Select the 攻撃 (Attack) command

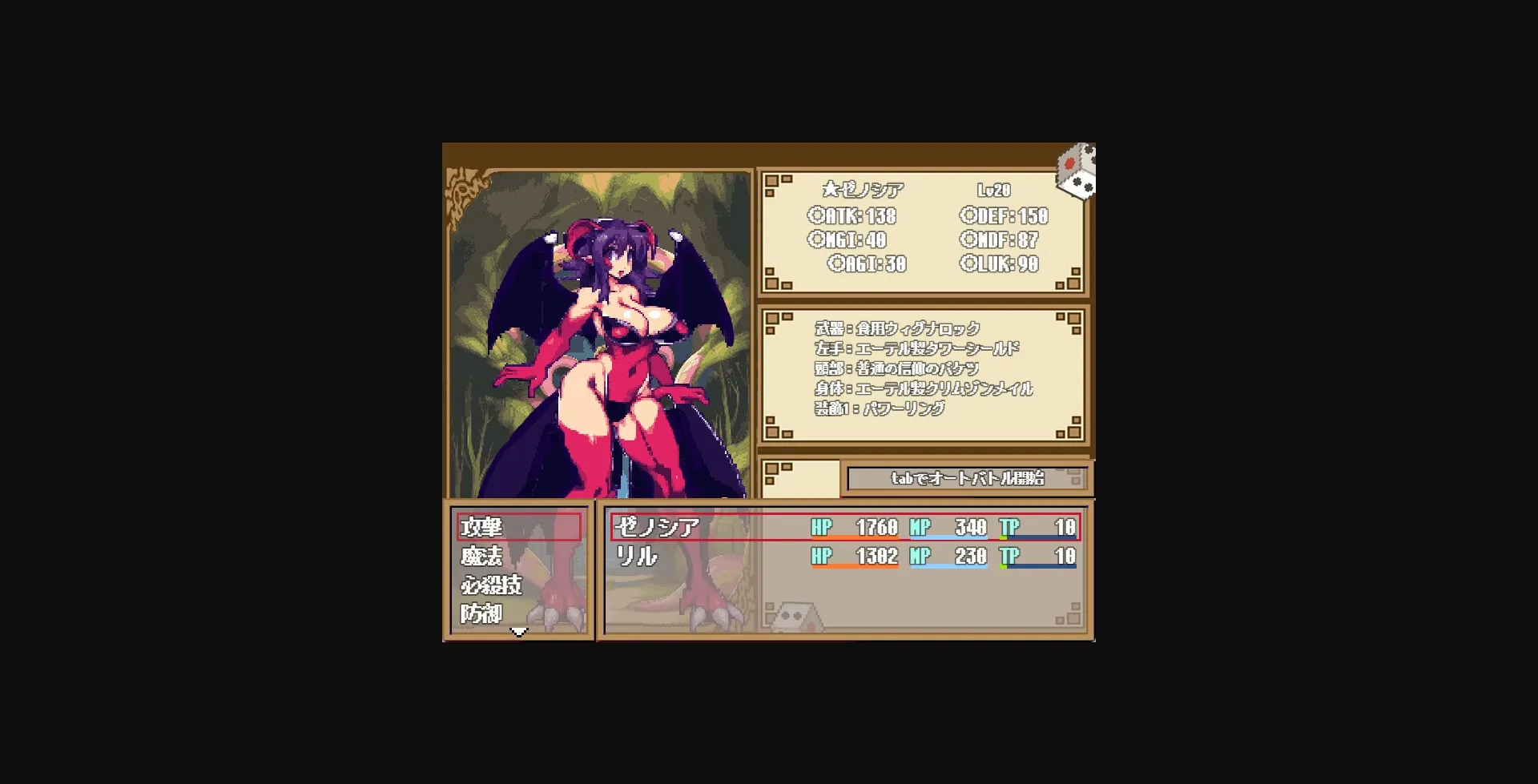(x=481, y=526)
